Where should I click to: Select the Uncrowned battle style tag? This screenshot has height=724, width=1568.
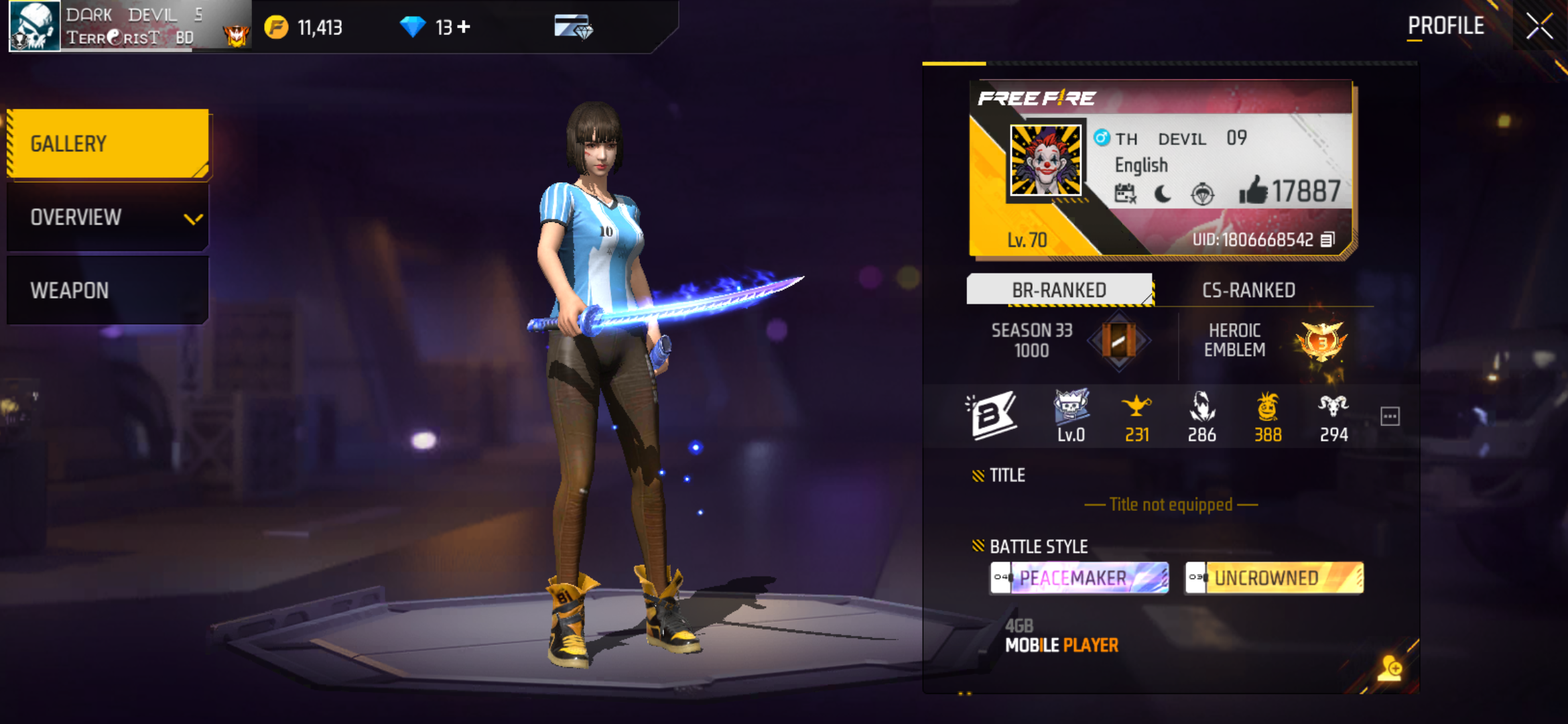coord(1274,578)
